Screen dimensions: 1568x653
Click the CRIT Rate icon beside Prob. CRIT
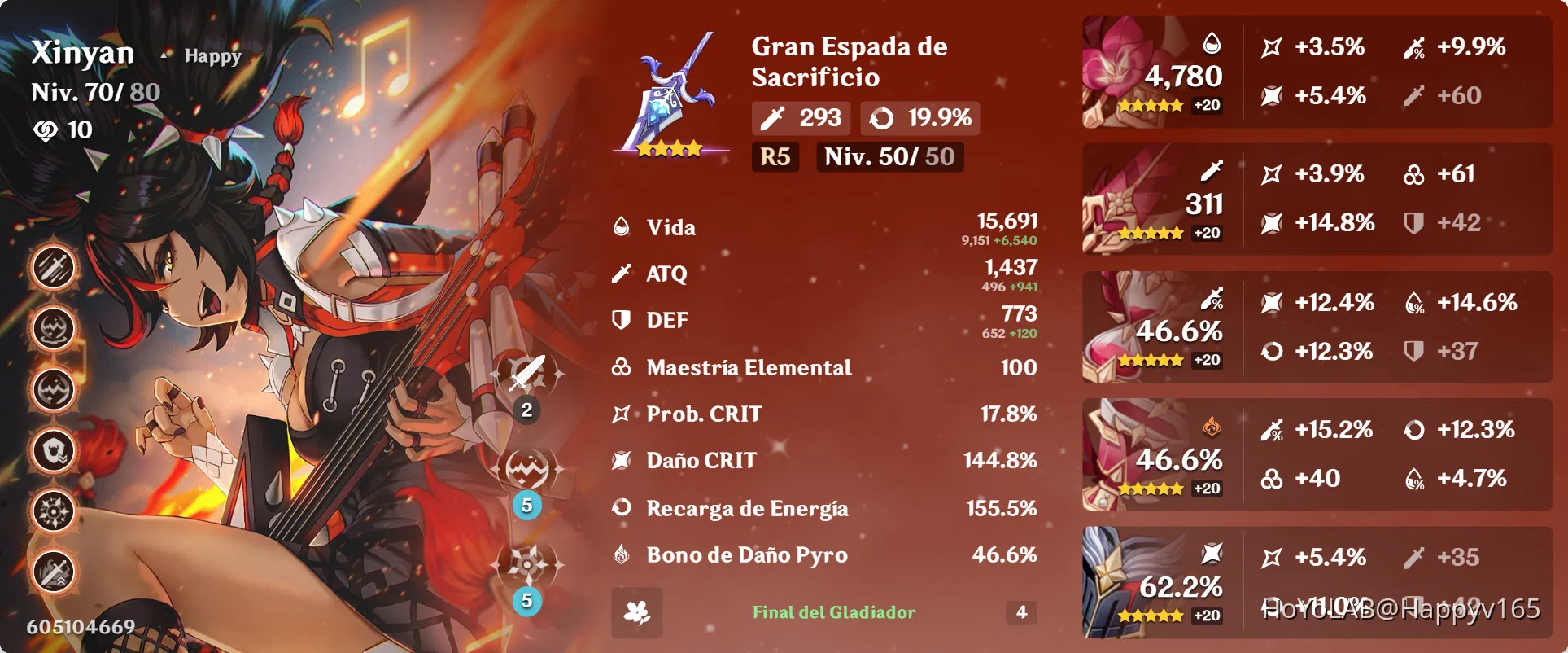click(622, 414)
